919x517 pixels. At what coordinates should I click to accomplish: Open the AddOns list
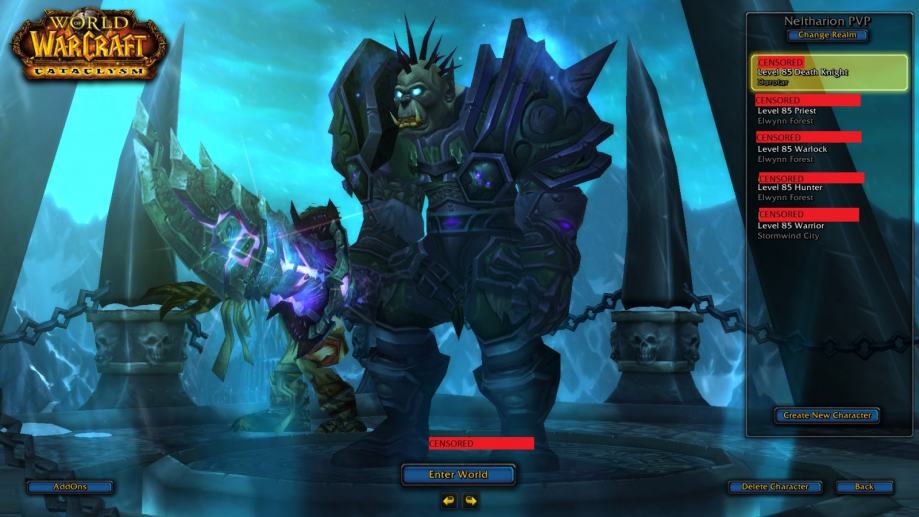click(x=70, y=487)
